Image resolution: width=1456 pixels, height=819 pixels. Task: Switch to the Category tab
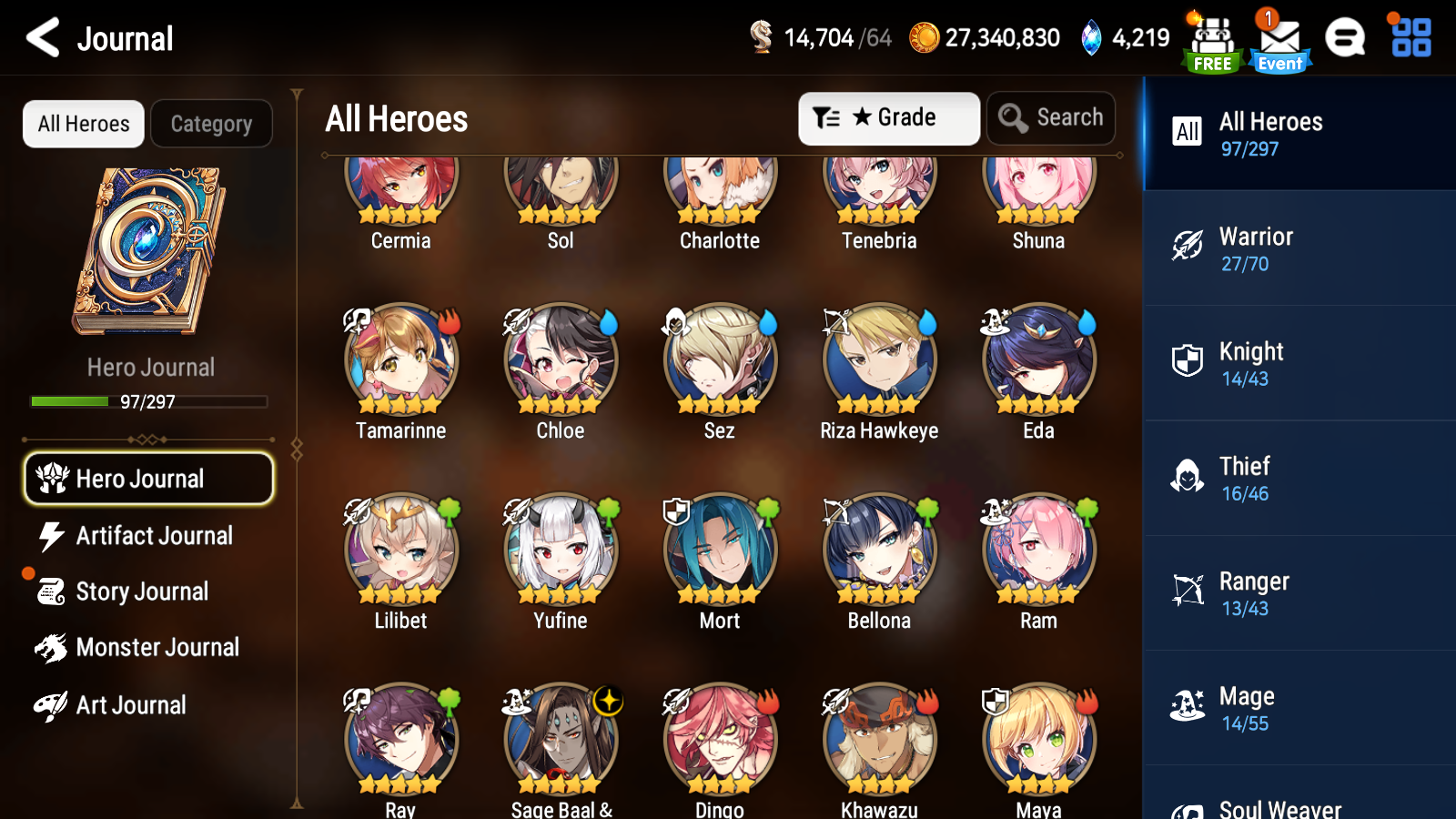[x=211, y=124]
